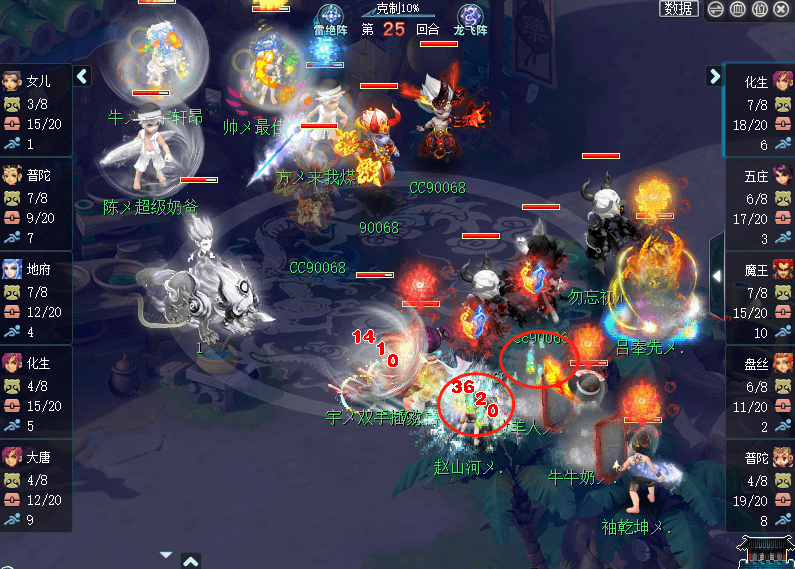Collapse the left team panel with its arrow
795x569 pixels.
pyautogui.click(x=83, y=76)
